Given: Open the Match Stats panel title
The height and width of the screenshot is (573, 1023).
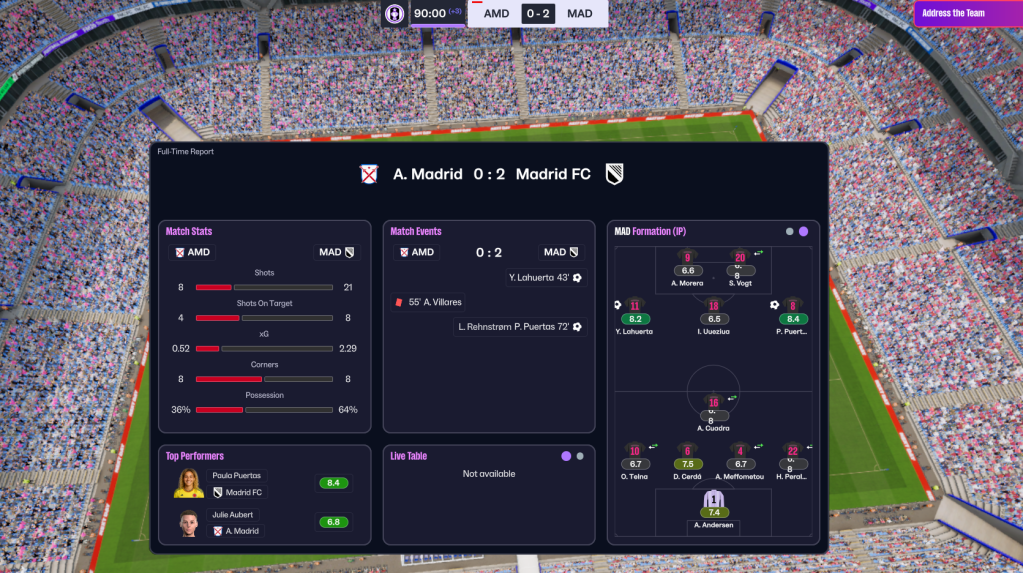Looking at the screenshot, I should [189, 232].
